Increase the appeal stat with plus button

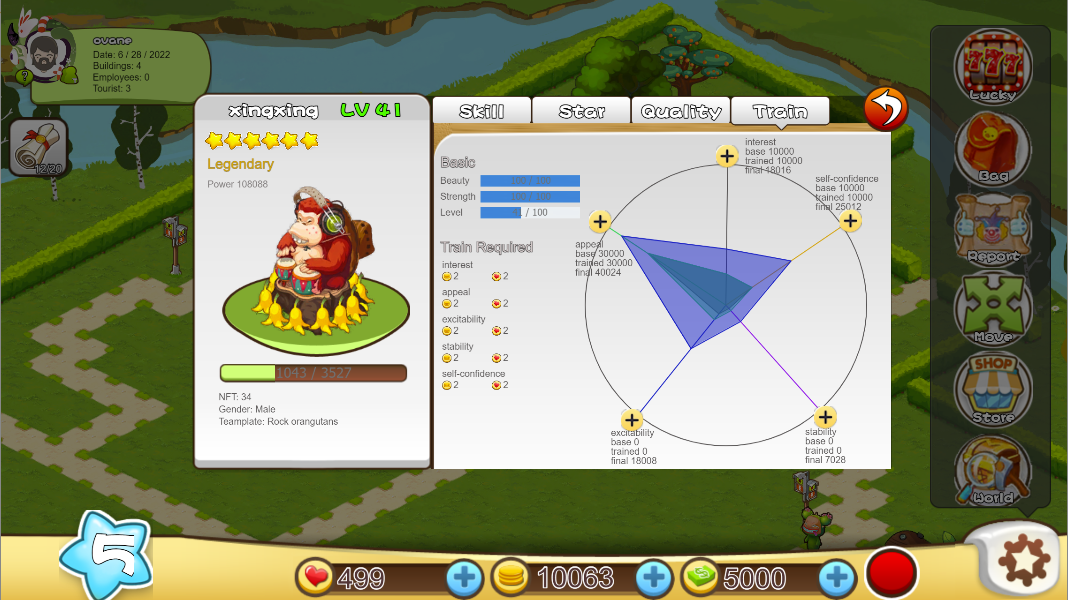tap(599, 222)
